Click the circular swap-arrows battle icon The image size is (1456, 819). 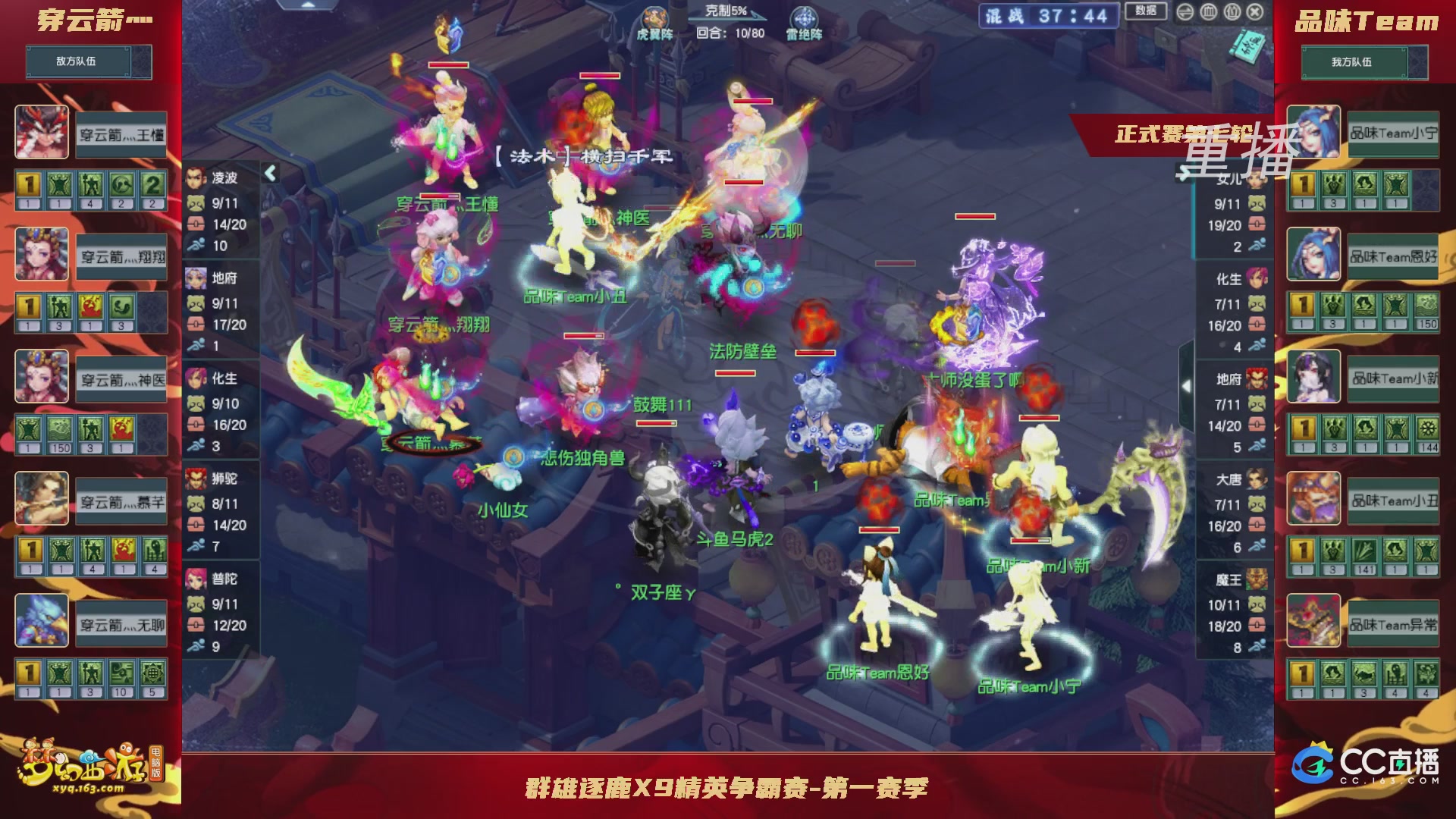tap(1185, 12)
